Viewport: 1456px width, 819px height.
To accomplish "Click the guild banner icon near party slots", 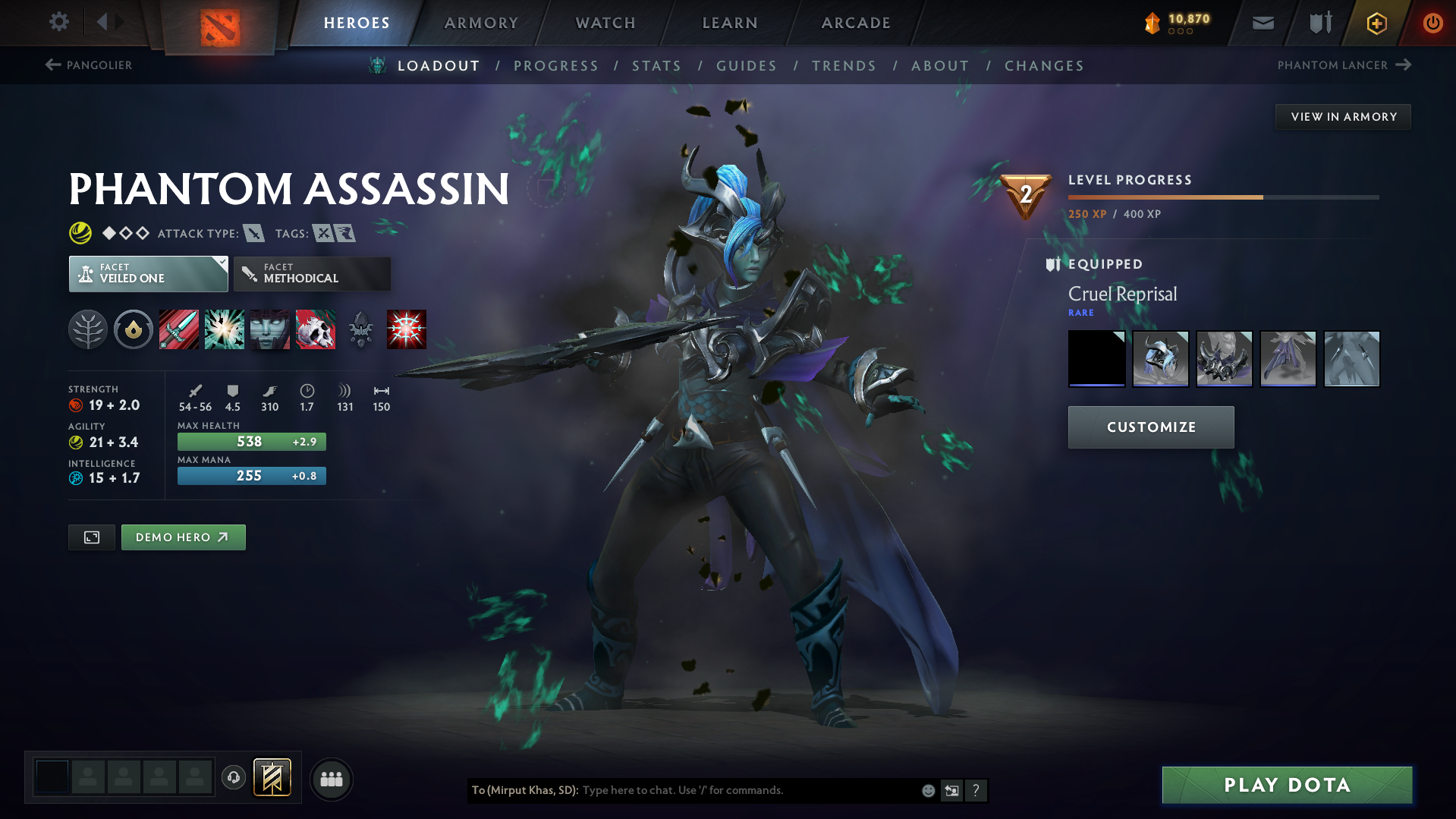I will [x=271, y=778].
